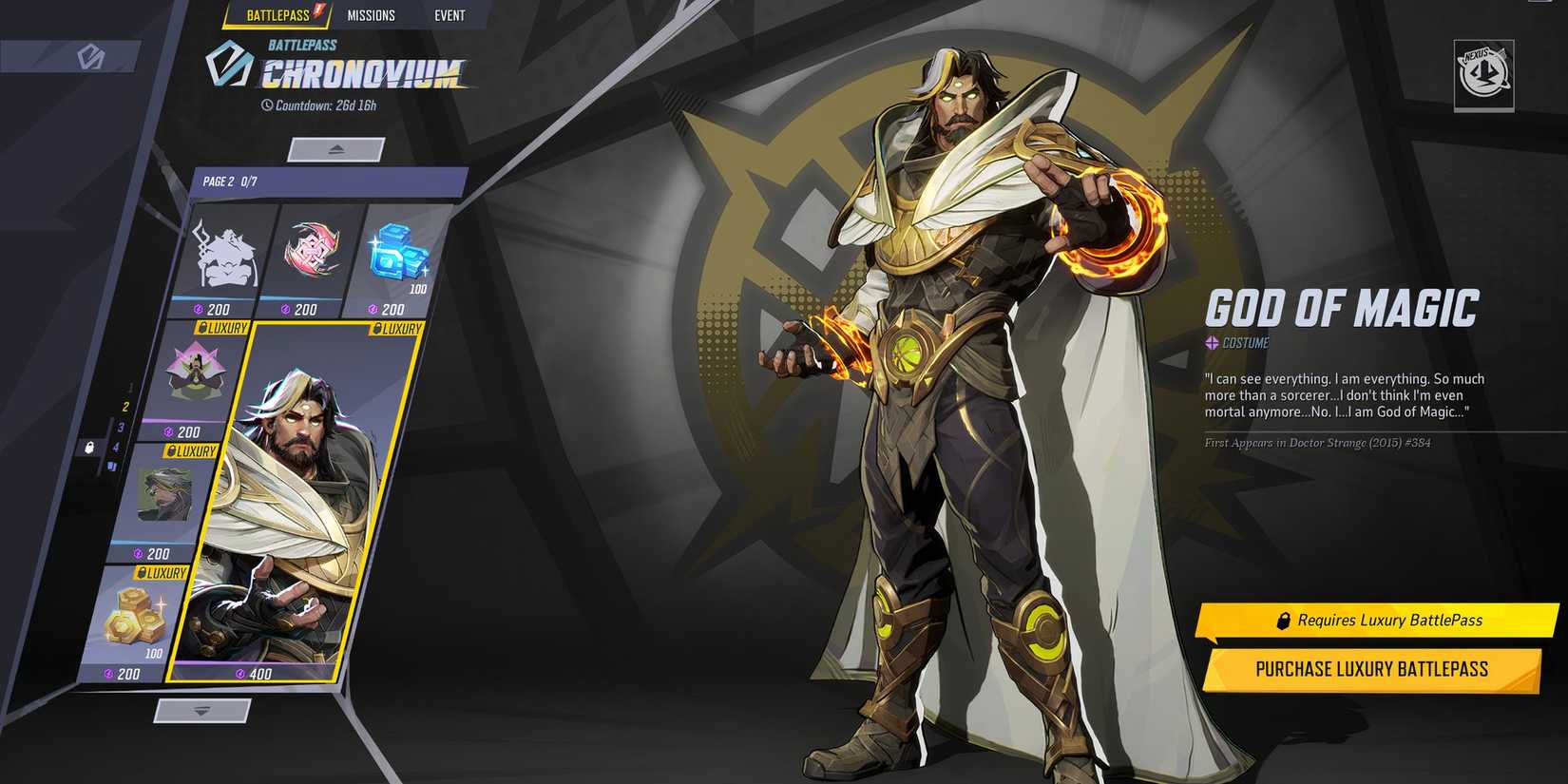Purchase the Luxury Battlepass

(1370, 669)
